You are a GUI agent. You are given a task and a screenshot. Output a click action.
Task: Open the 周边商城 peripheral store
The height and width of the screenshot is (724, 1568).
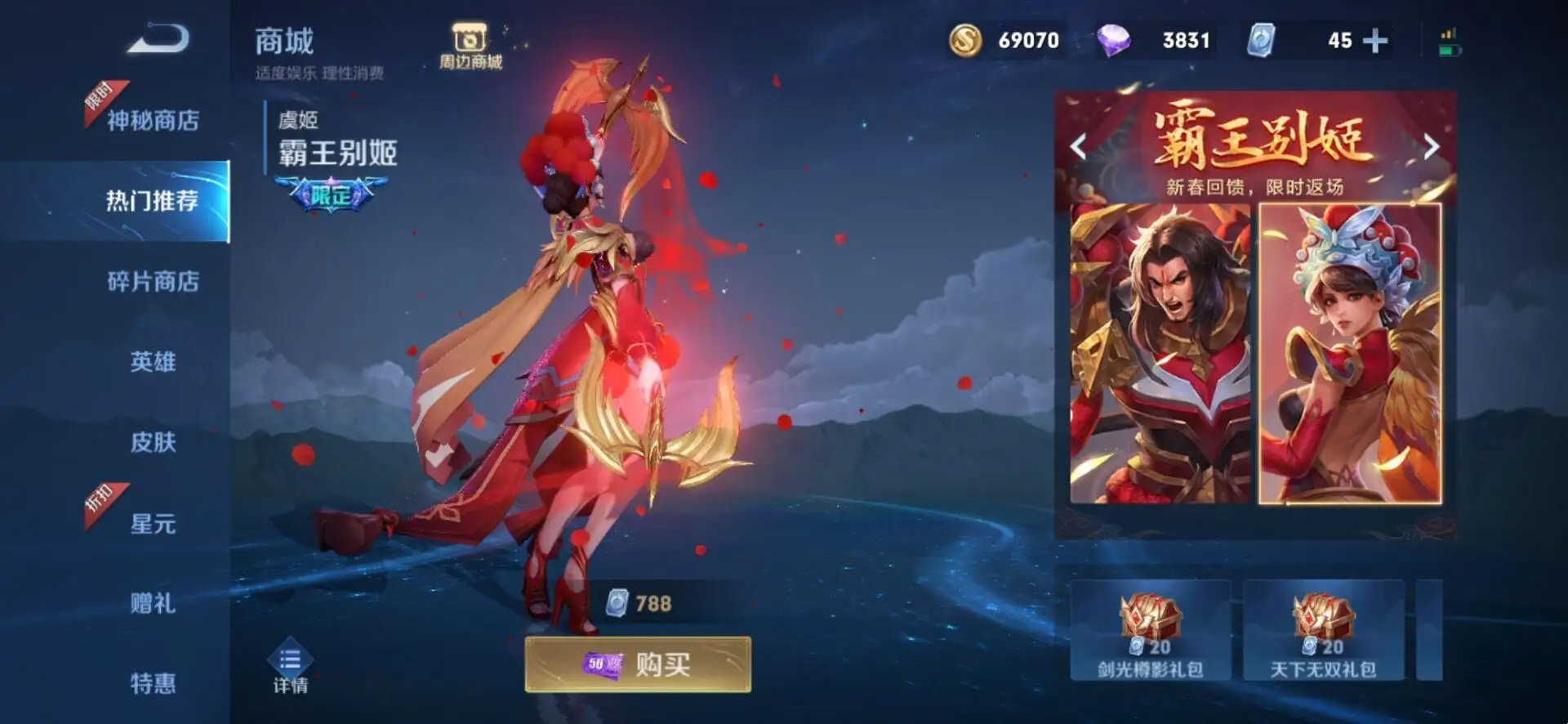click(x=468, y=41)
